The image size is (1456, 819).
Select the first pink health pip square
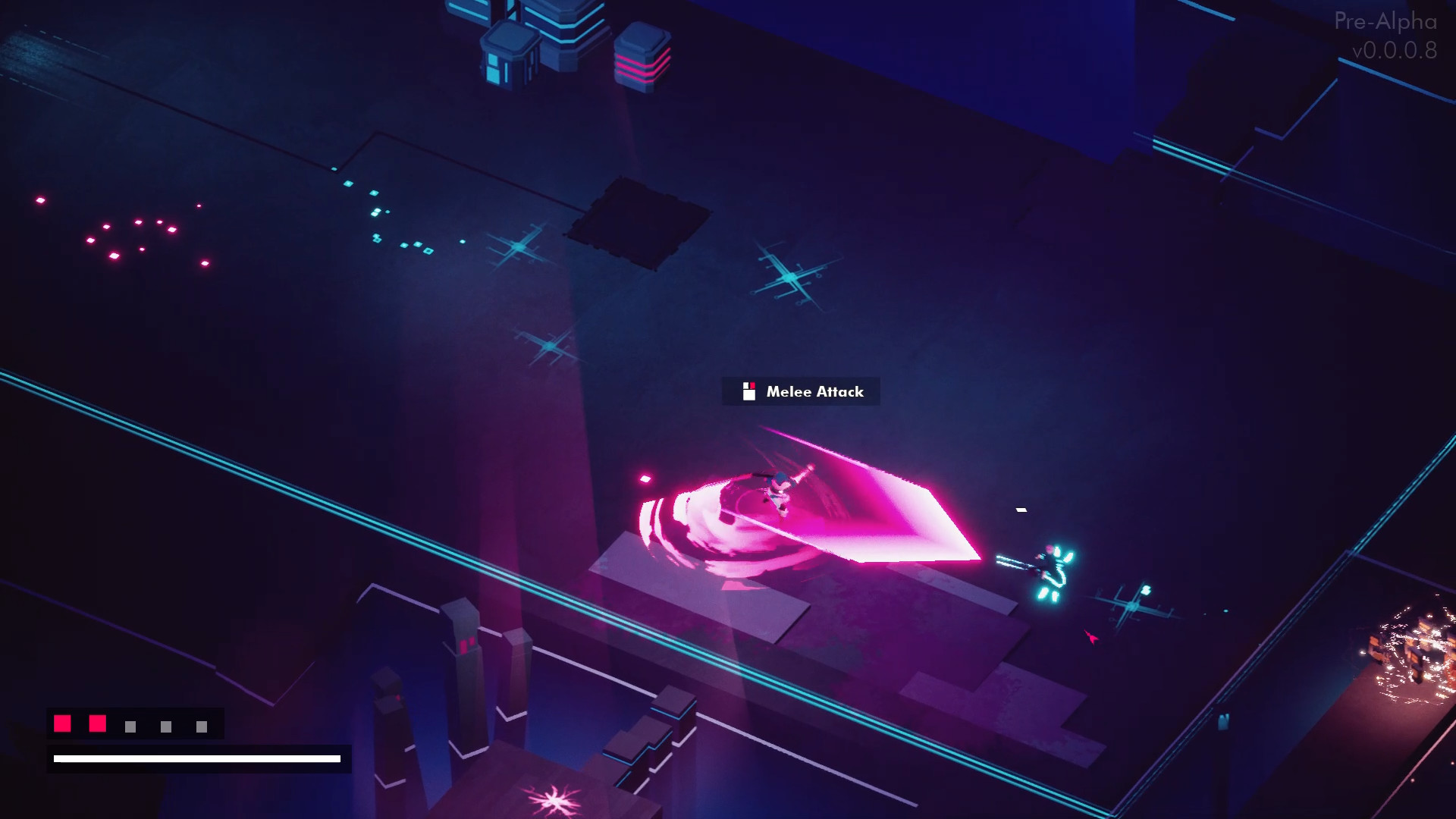pos(61,723)
